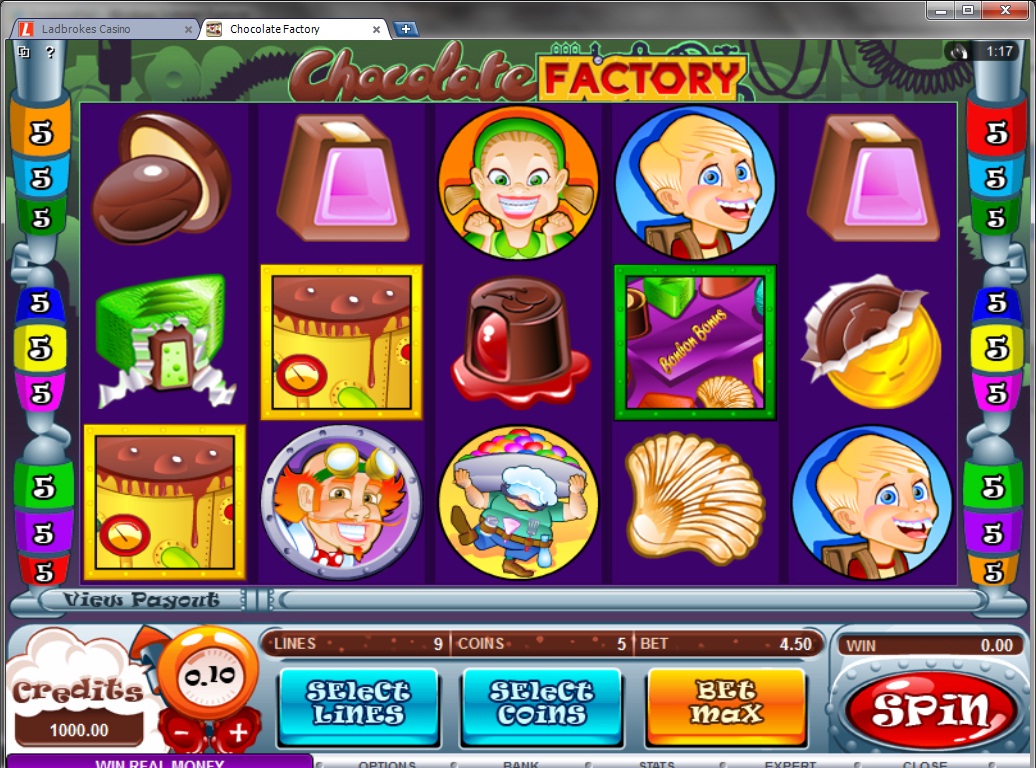This screenshot has height=768, width=1036.
Task: Show the Stats panel
Action: click(x=656, y=764)
